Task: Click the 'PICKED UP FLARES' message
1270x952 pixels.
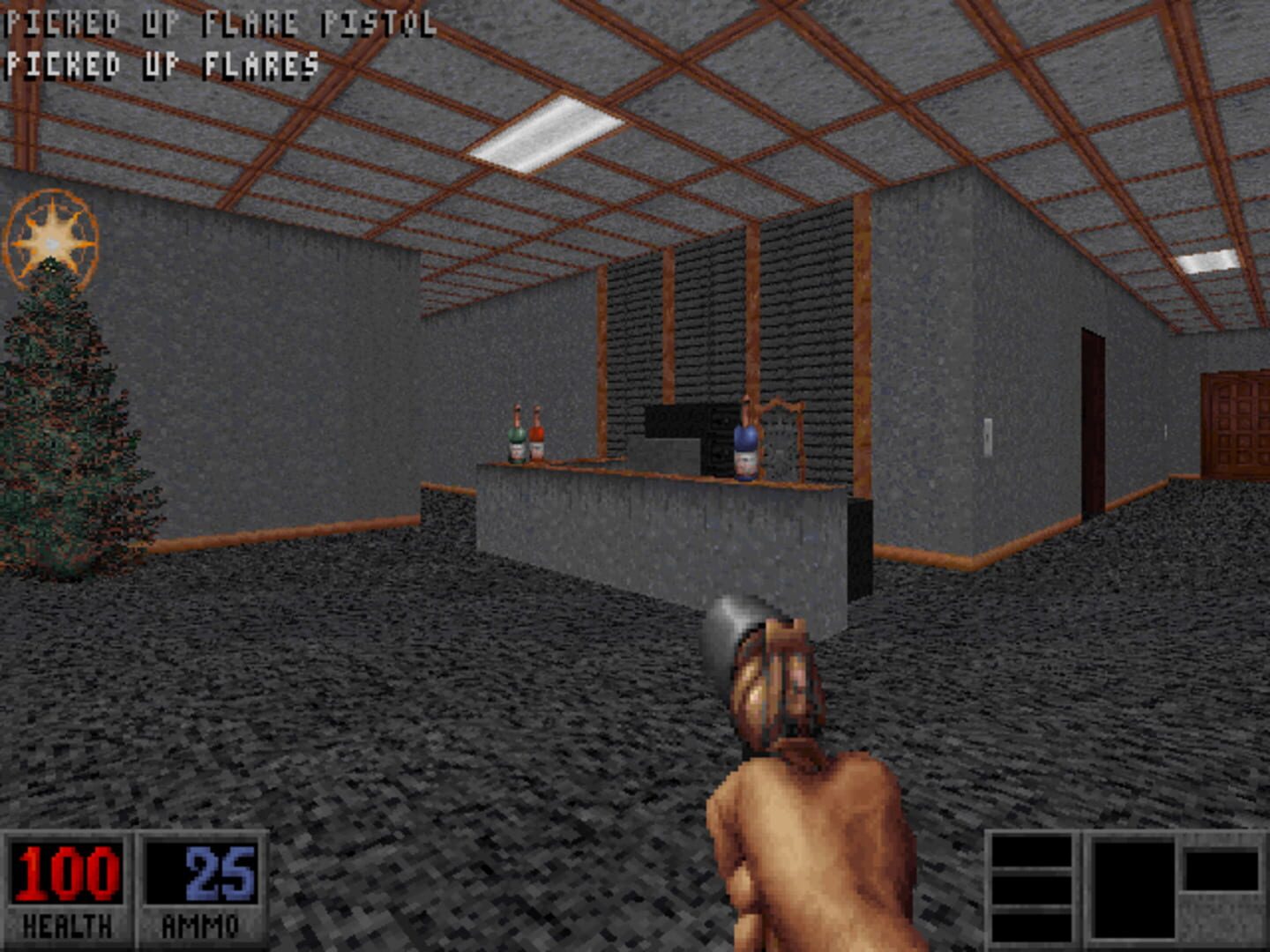Action: (x=159, y=62)
